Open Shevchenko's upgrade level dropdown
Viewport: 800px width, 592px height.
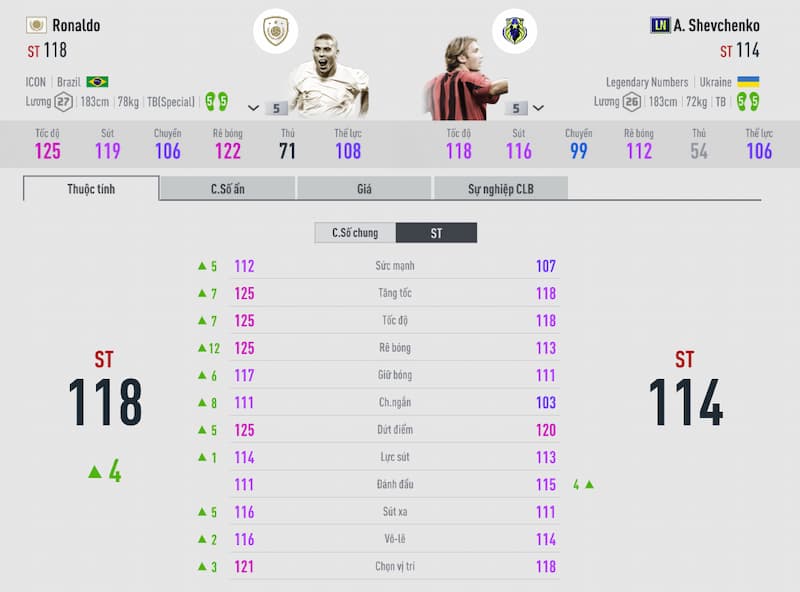(539, 108)
